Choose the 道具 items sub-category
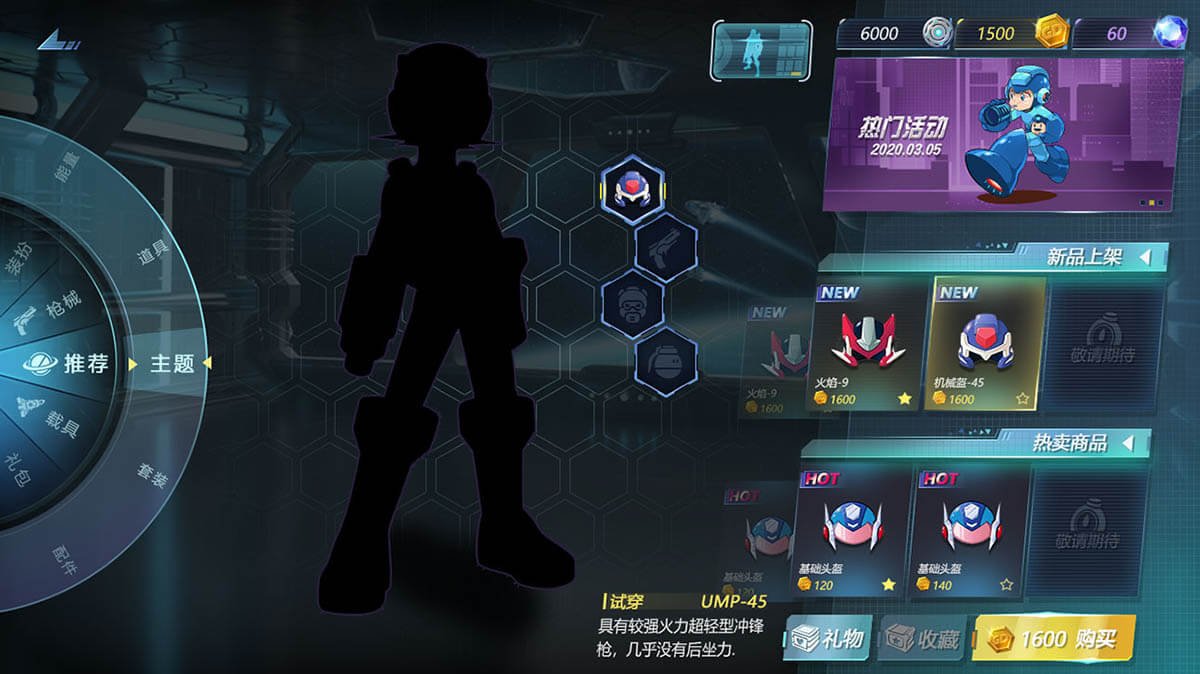The width and height of the screenshot is (1200, 674). 152,255
